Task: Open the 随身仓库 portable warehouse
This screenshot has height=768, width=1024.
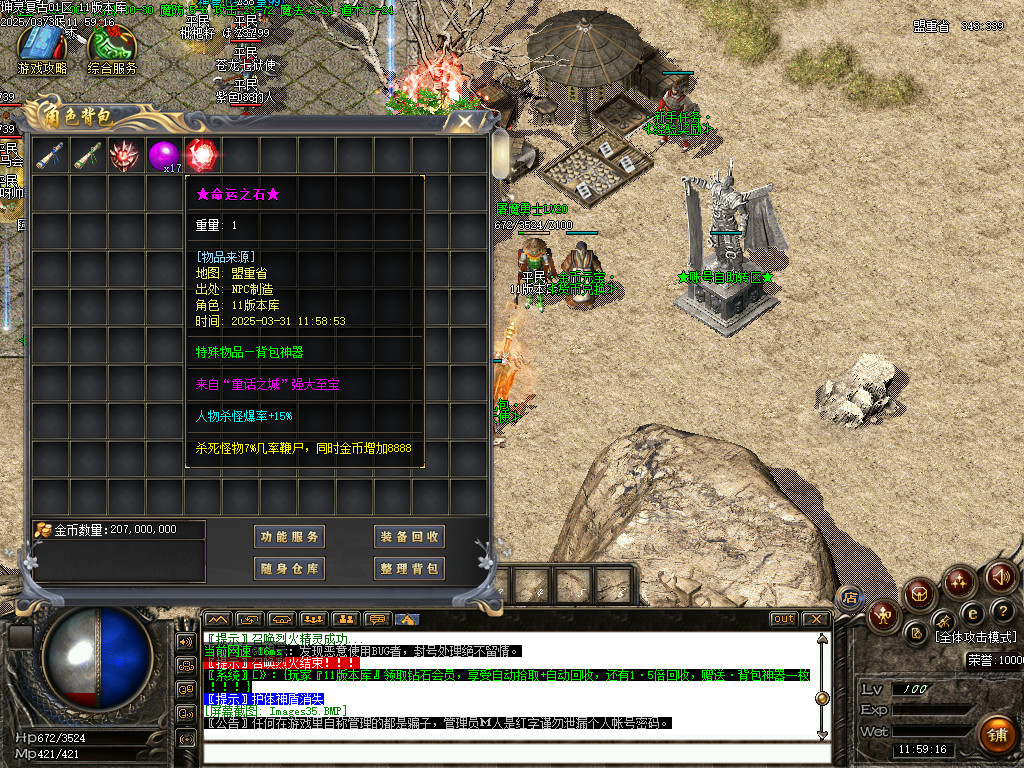Action: (290, 569)
